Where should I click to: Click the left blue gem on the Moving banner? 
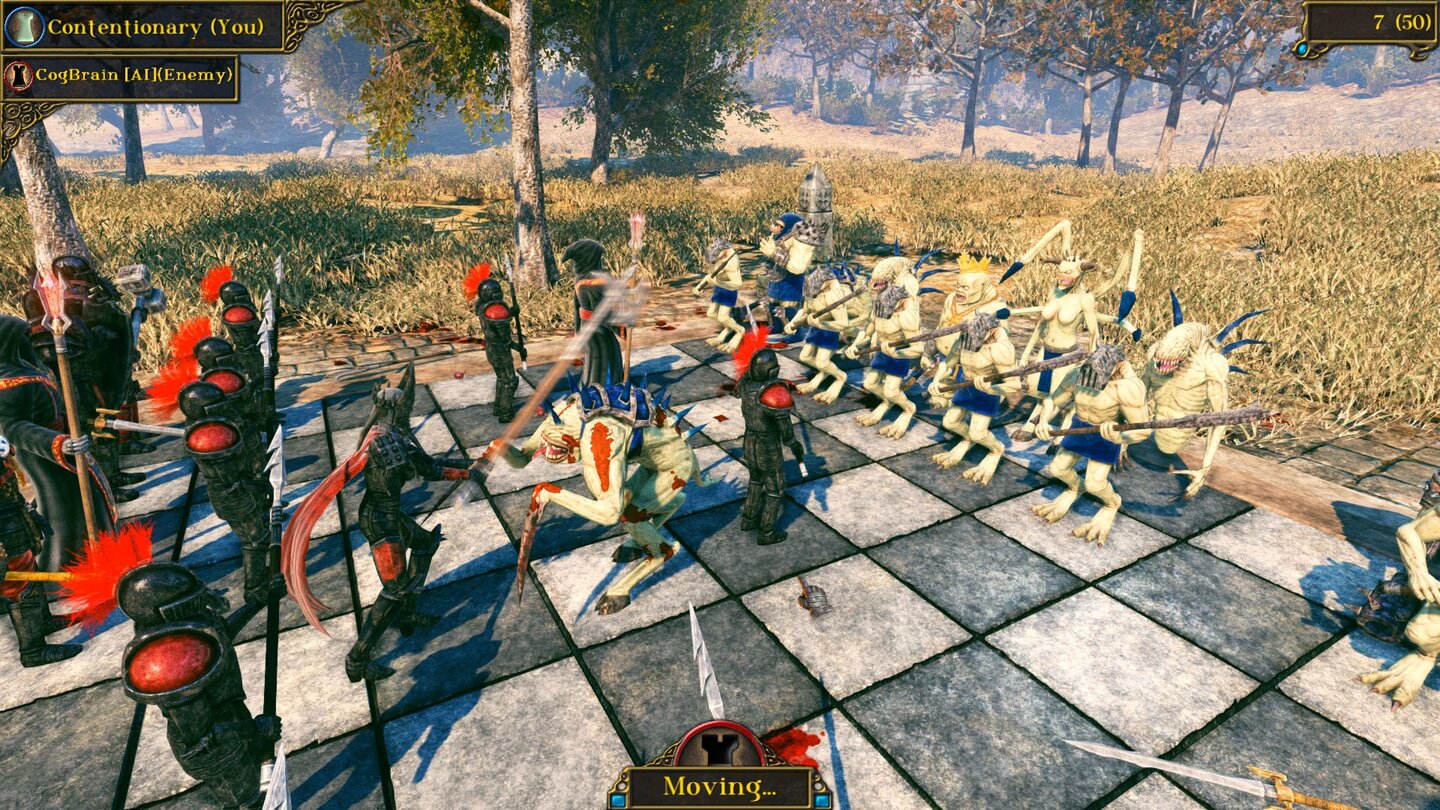pyautogui.click(x=618, y=800)
